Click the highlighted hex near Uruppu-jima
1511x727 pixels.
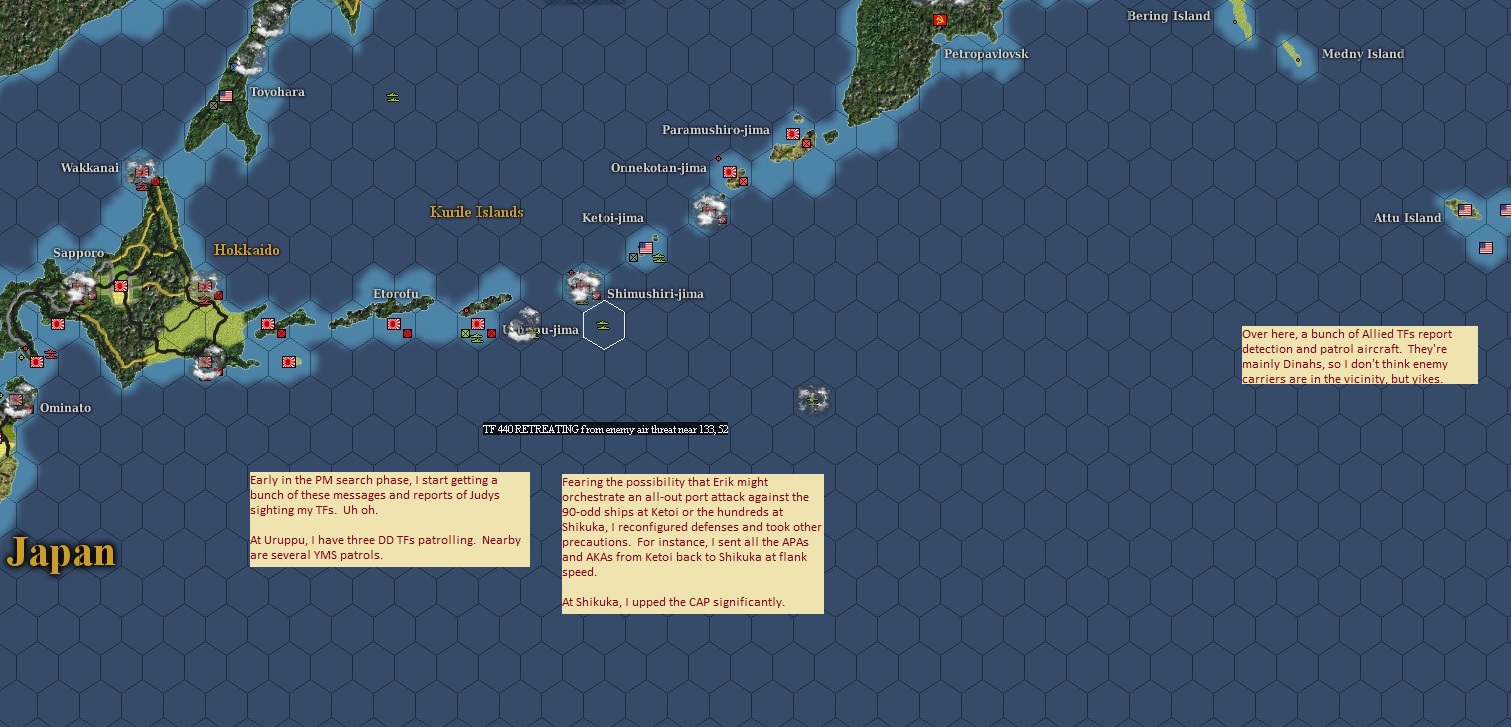click(x=604, y=322)
